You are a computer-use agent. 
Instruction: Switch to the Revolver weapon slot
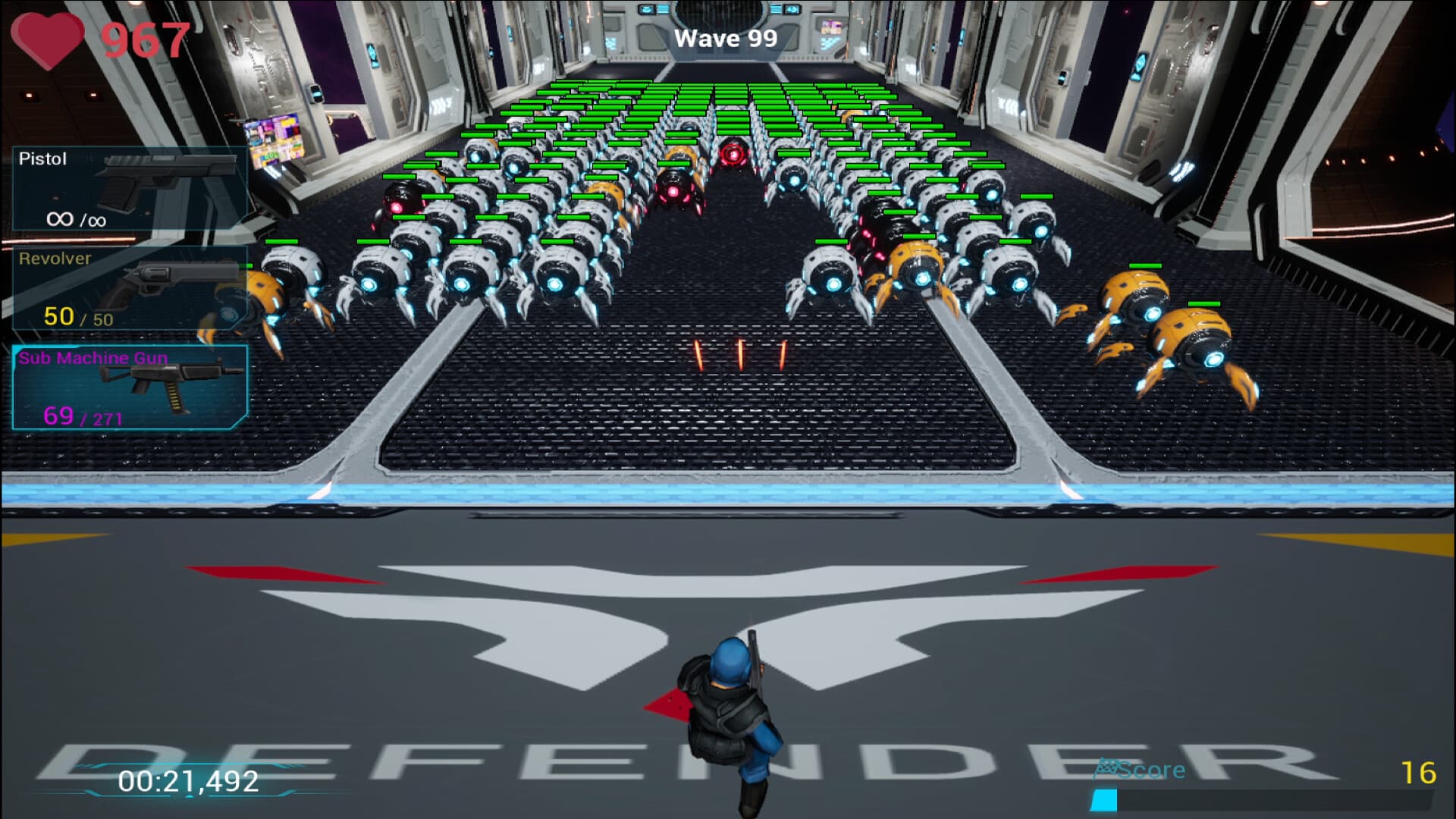129,288
